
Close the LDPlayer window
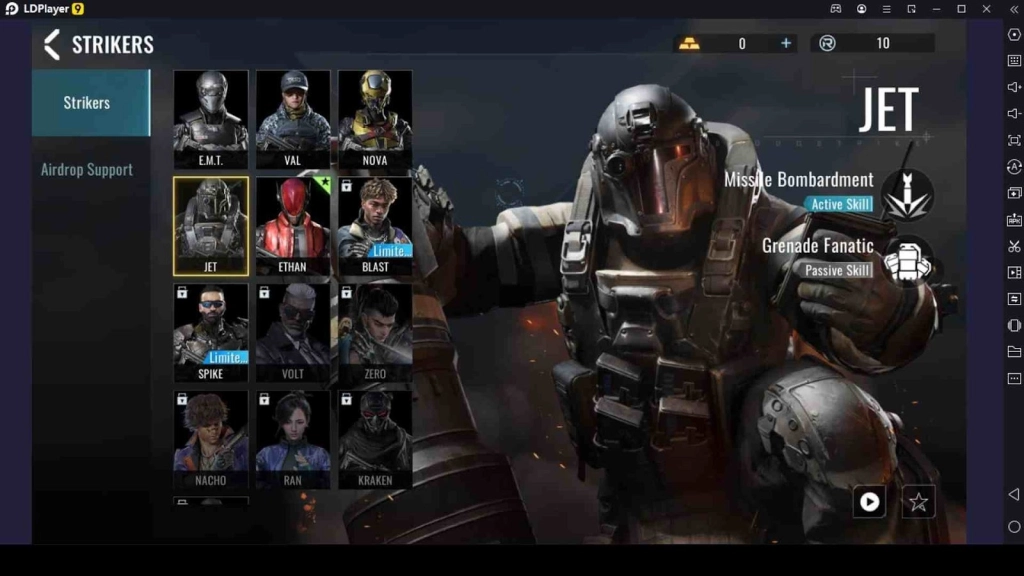[x=987, y=9]
